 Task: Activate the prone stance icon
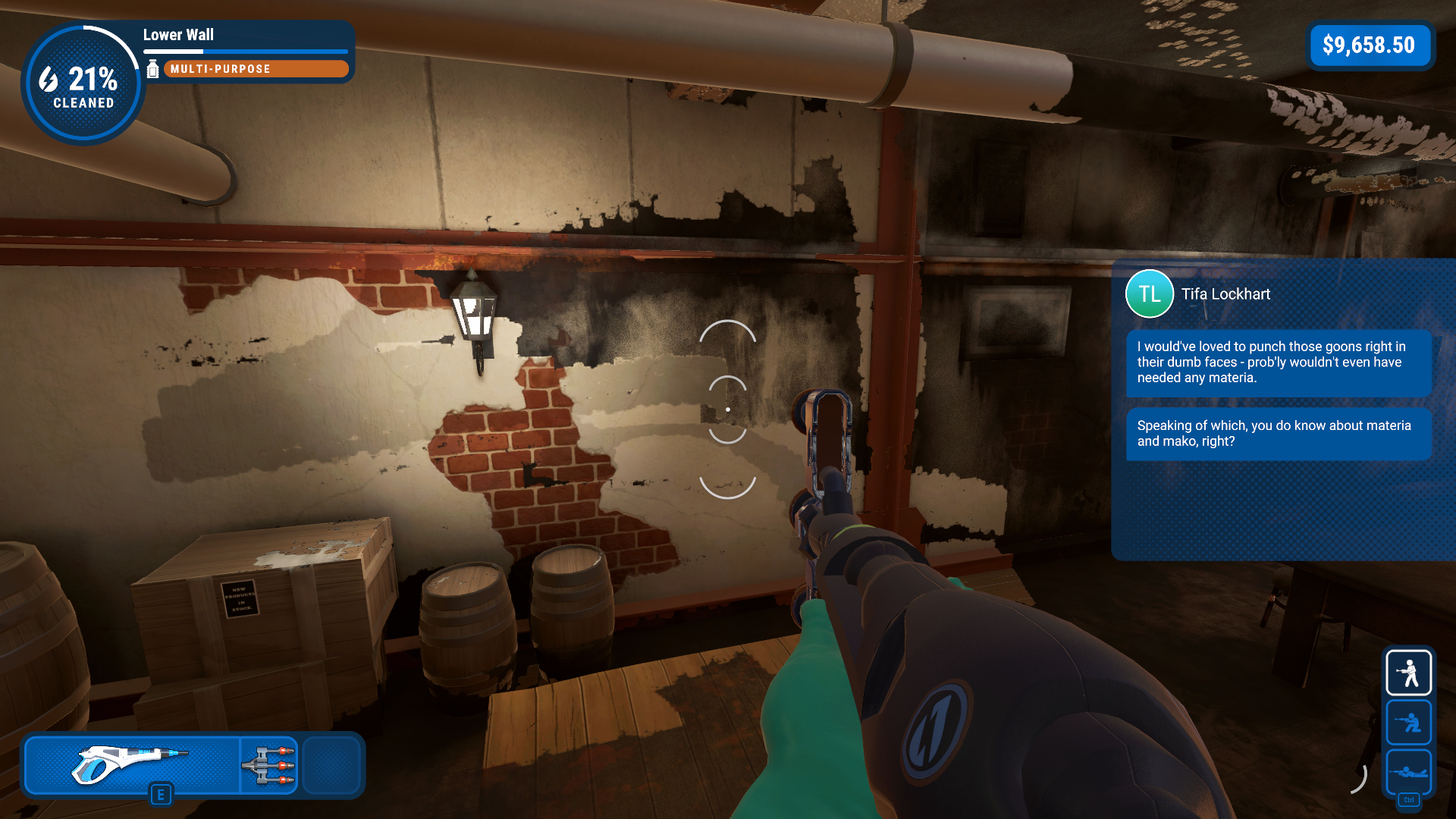(x=1408, y=771)
